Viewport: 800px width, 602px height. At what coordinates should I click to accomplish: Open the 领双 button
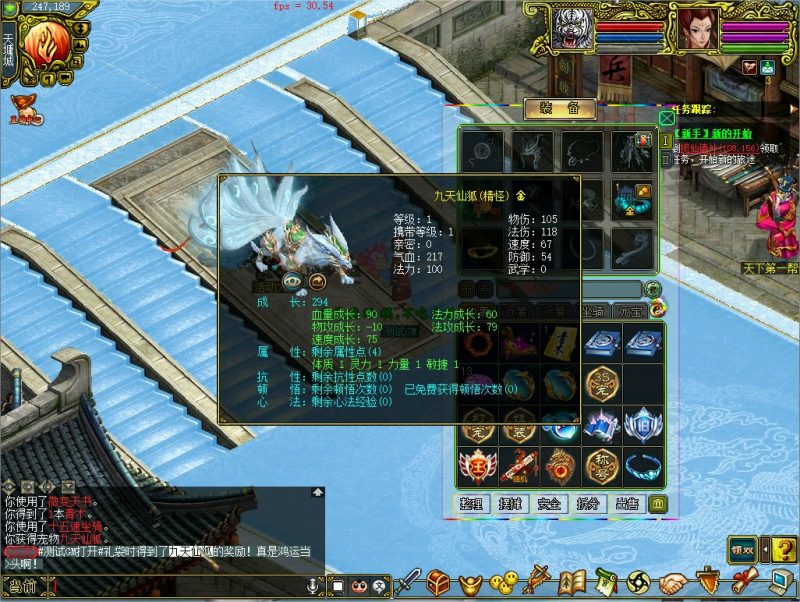click(741, 549)
